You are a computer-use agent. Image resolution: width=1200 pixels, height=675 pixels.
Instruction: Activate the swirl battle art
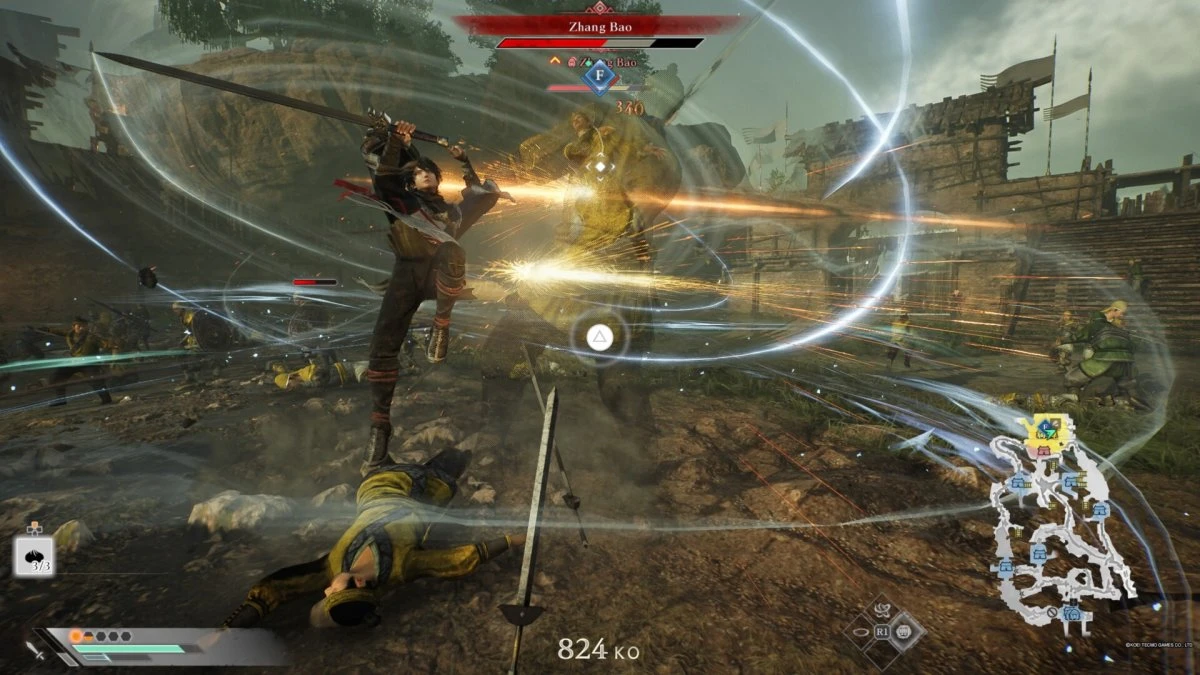pyautogui.click(x=884, y=611)
